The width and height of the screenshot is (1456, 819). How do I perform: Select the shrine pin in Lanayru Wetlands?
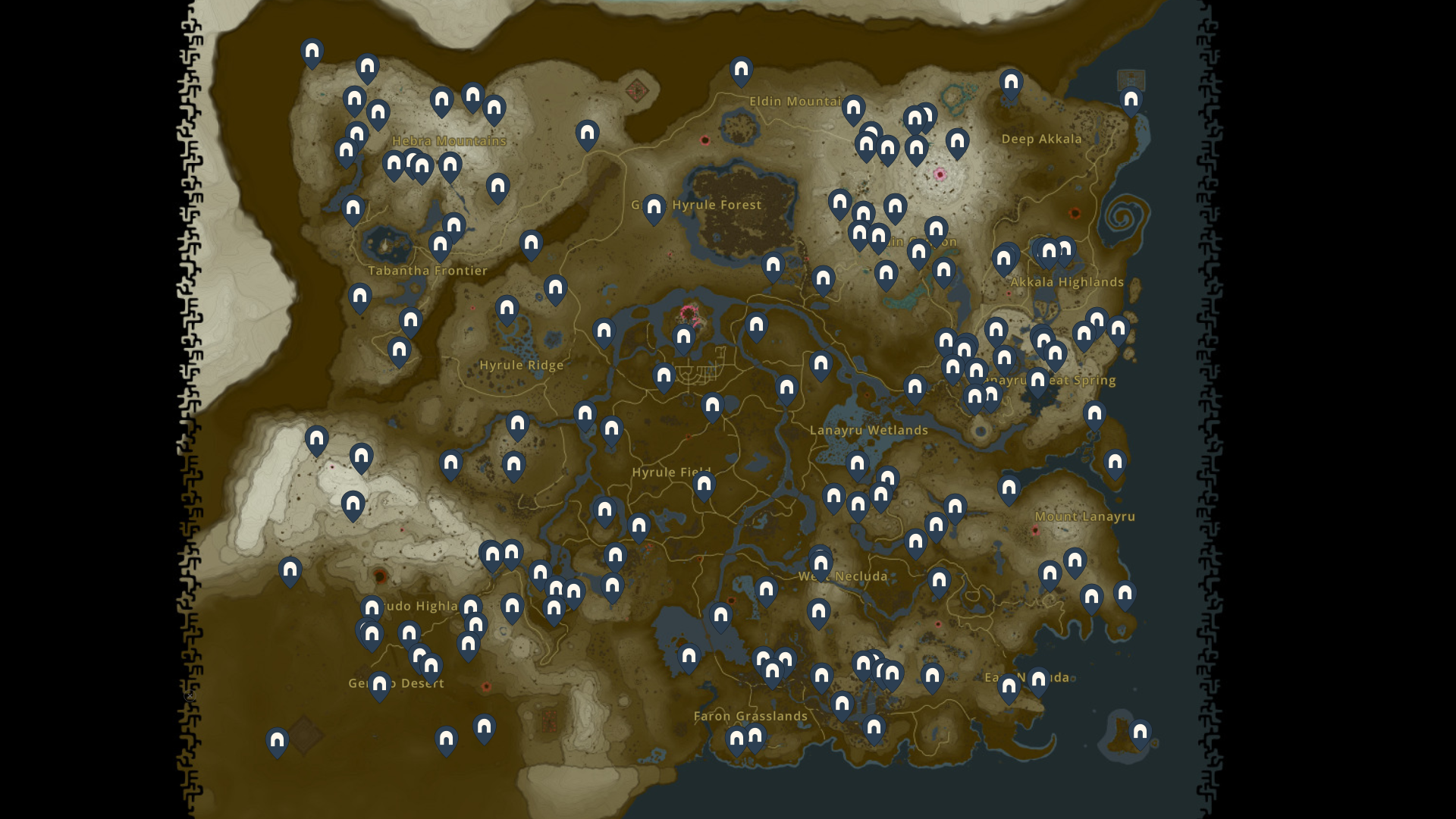click(856, 463)
